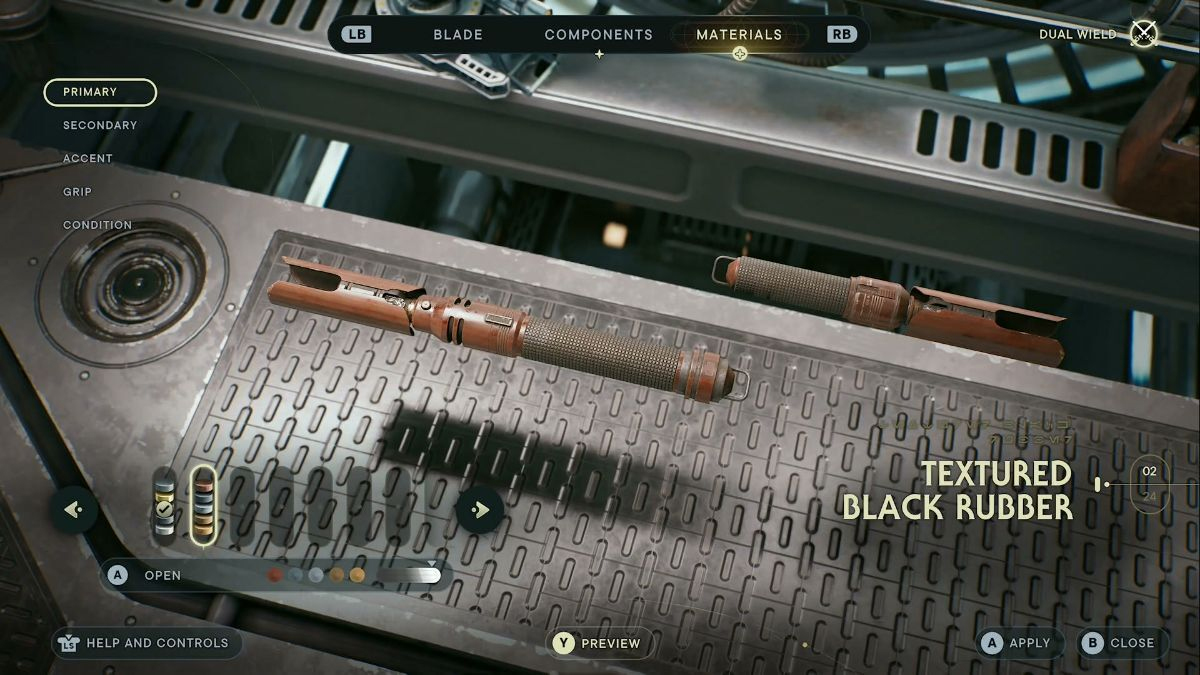Choose the Primary material category

100,92
